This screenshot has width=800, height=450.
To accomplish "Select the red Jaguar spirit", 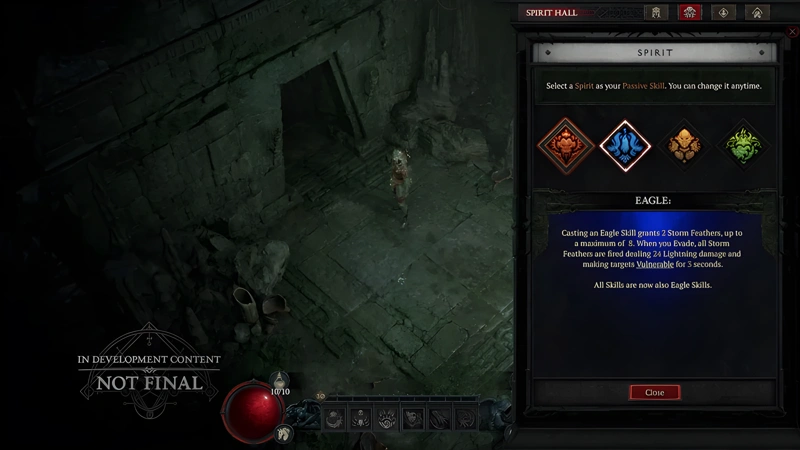I will pos(563,145).
